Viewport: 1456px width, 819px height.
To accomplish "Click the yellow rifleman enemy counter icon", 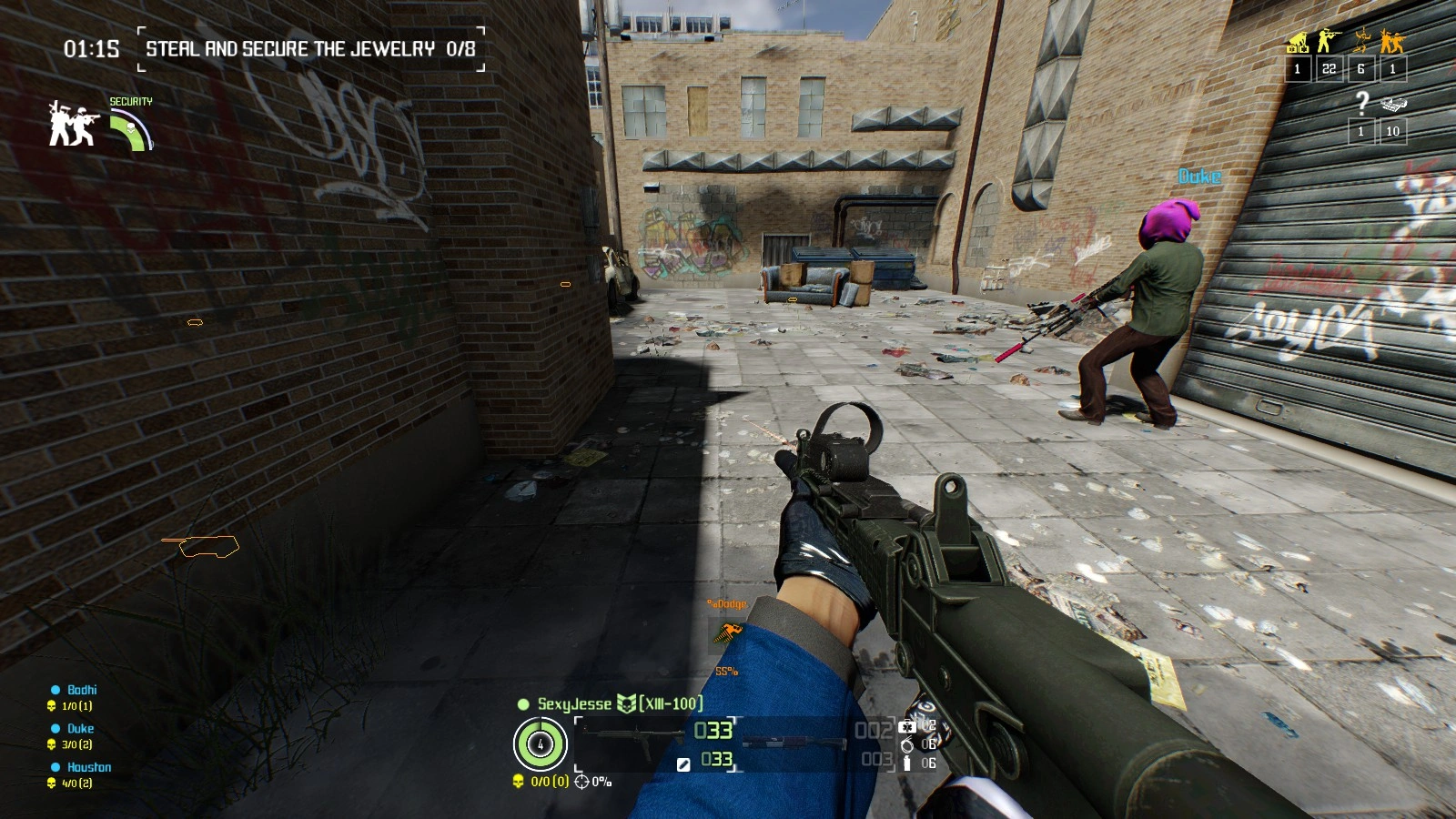I will [1330, 41].
